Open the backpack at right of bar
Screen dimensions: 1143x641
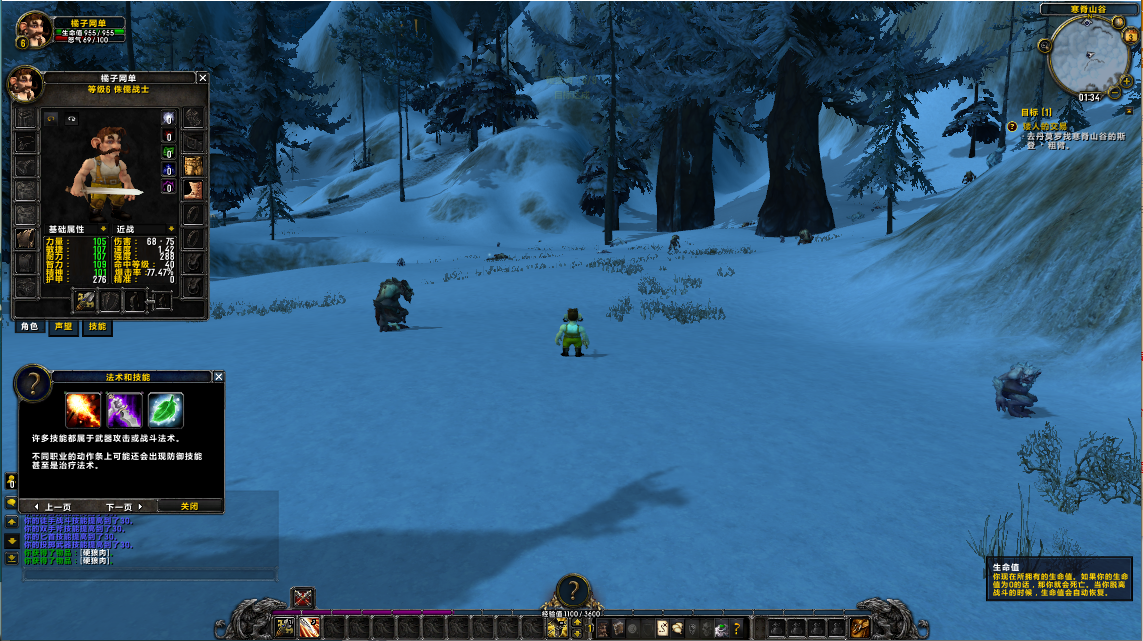pyautogui.click(x=859, y=628)
